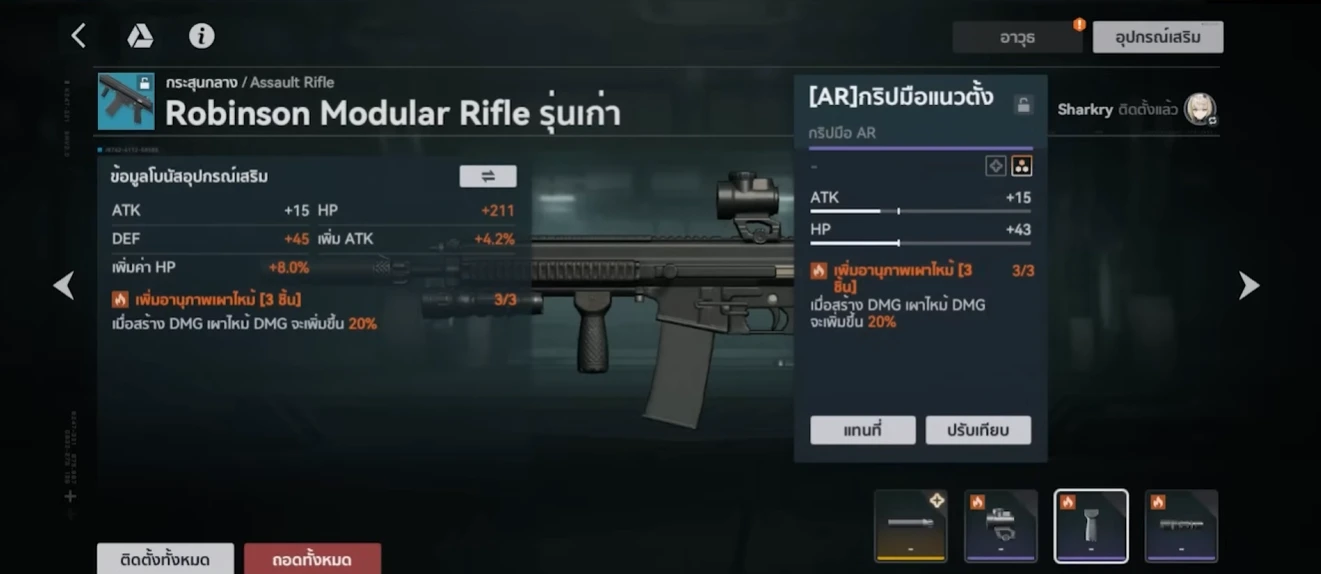Click the ปรับเทียบ calibrate button
The image size is (1321, 574).
point(978,430)
